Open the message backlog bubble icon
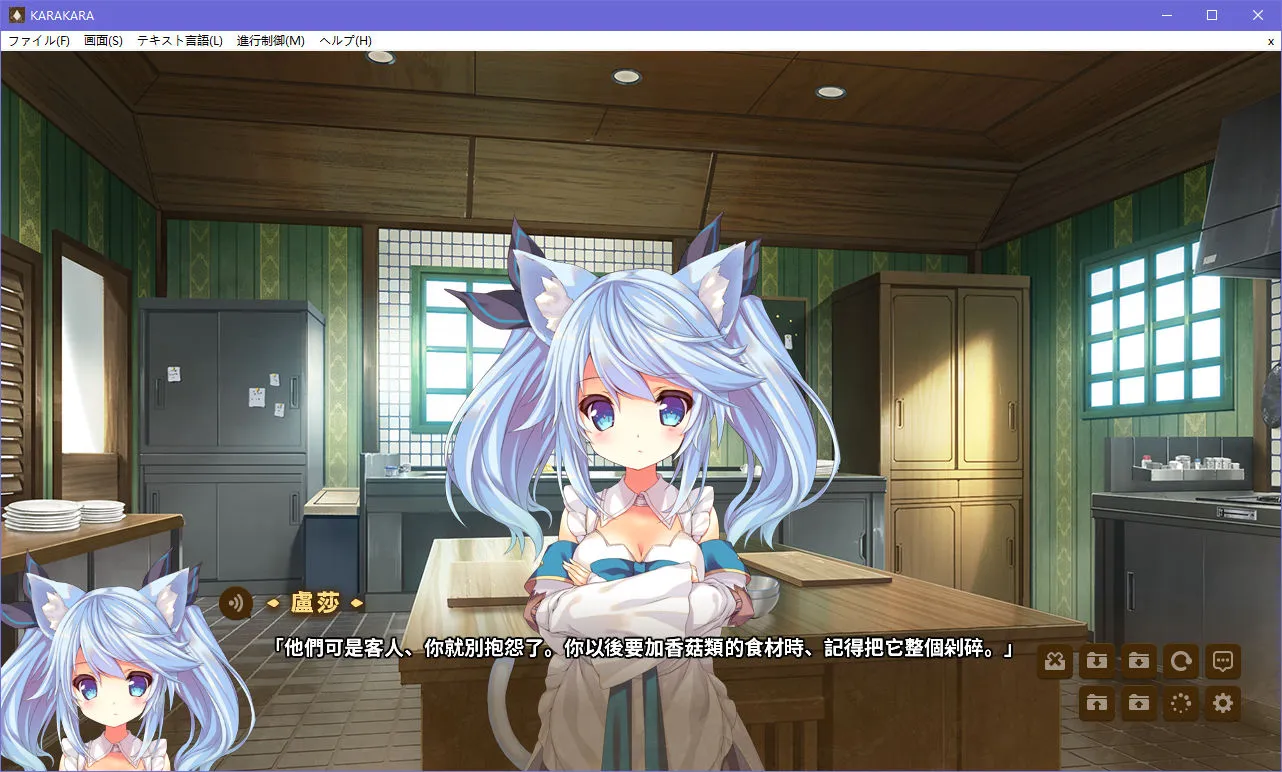The image size is (1282, 772). coord(1222,662)
